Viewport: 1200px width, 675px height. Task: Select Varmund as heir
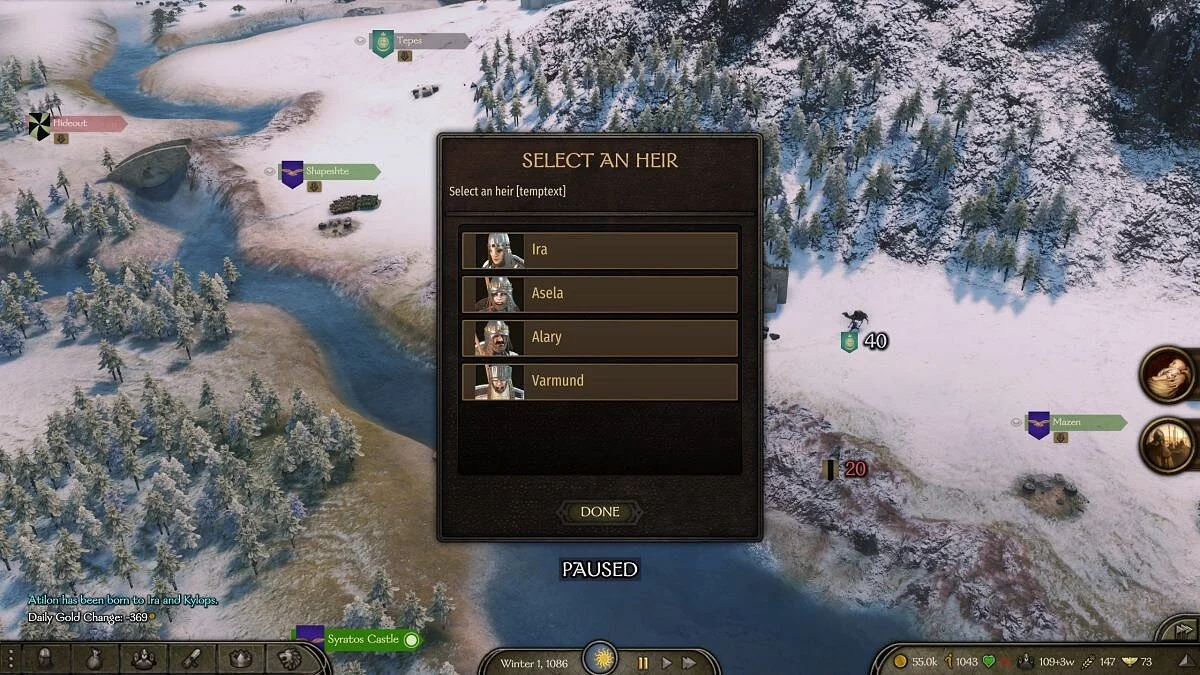[x=600, y=381]
